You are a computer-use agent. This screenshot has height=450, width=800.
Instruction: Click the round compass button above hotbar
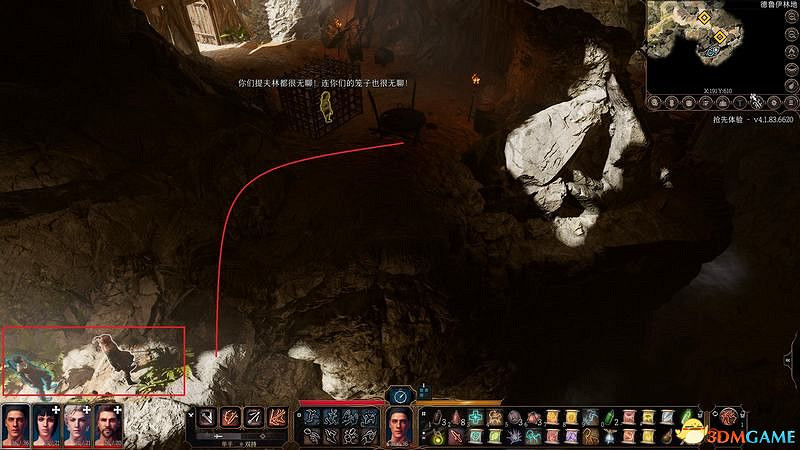(400, 396)
